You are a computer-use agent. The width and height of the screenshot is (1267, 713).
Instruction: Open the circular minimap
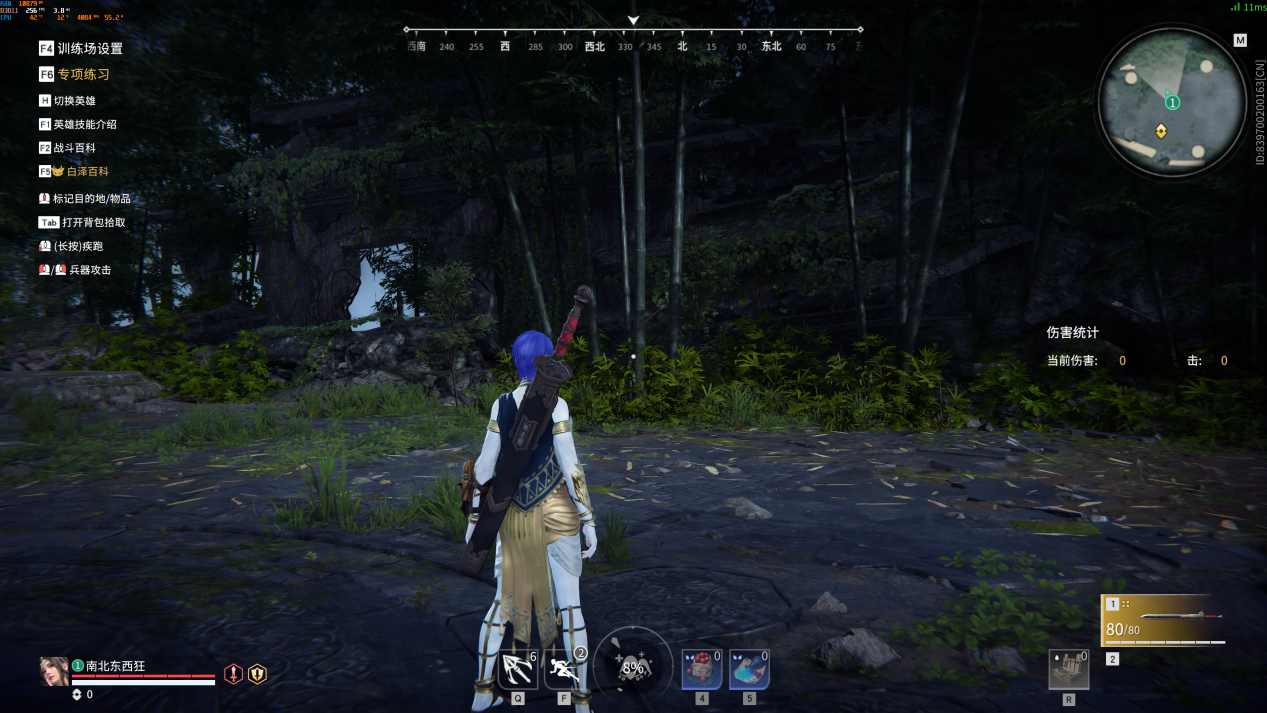1172,100
